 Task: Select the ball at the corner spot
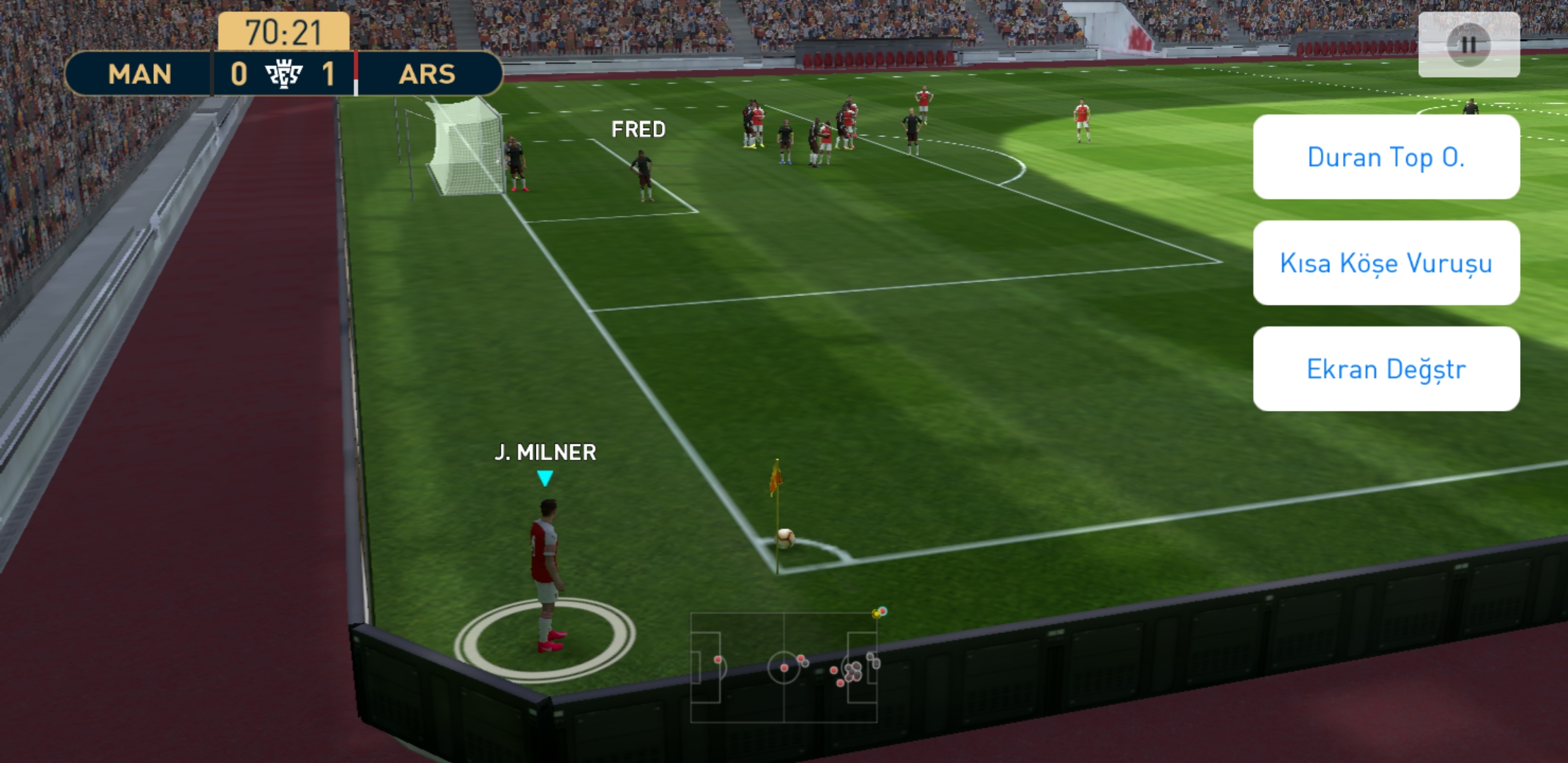[x=786, y=540]
